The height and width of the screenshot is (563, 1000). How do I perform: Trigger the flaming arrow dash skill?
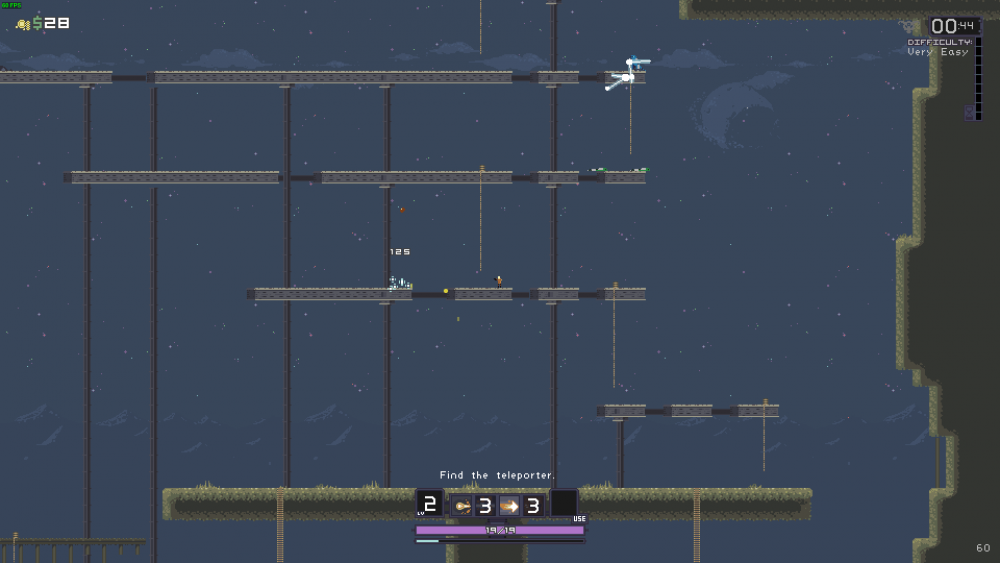coord(509,506)
